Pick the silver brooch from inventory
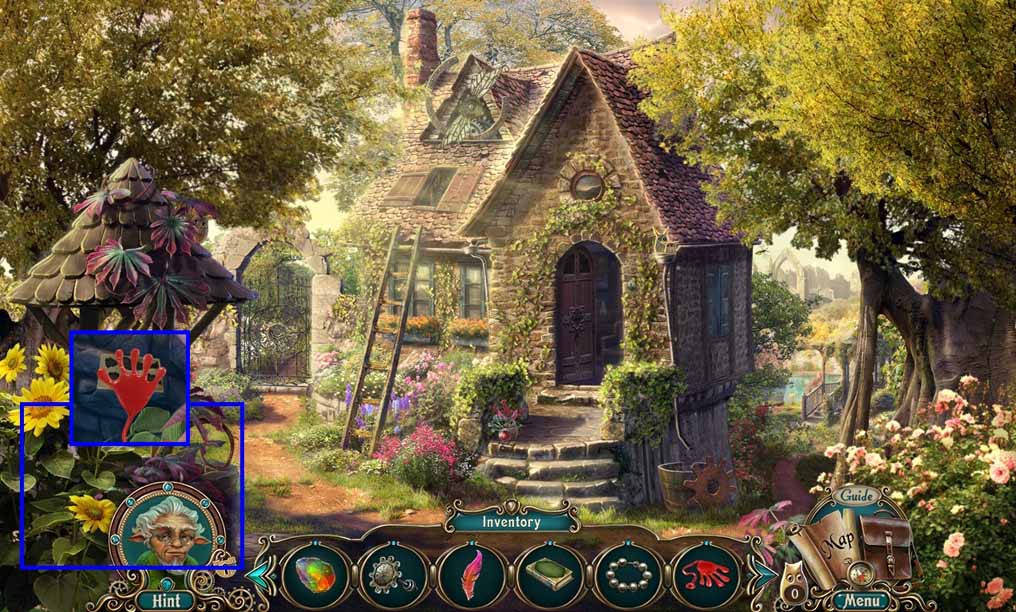 pyautogui.click(x=393, y=576)
